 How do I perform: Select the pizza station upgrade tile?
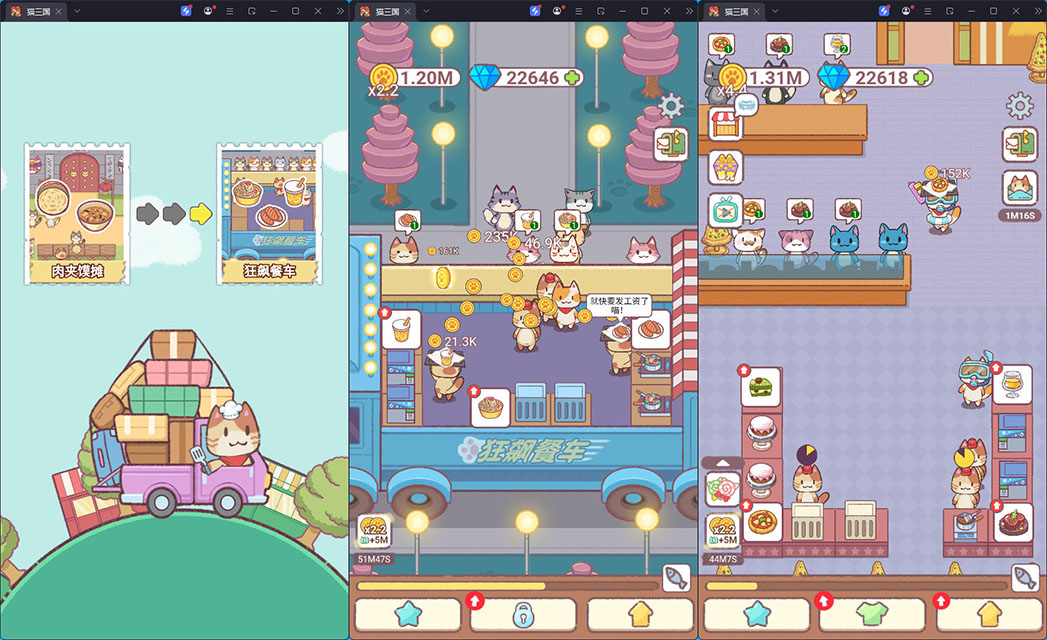[761, 523]
